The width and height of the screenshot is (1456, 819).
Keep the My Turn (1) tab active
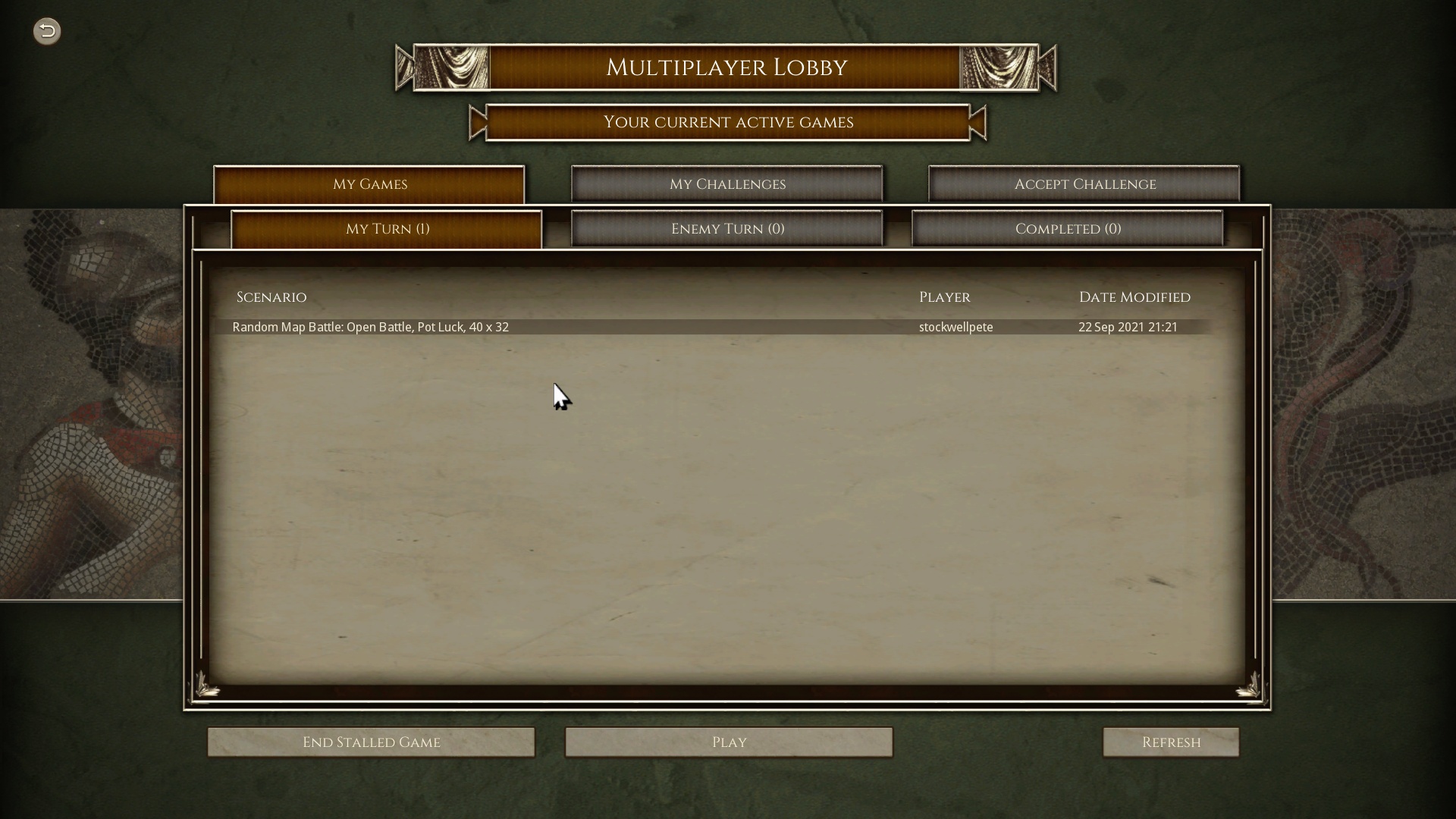click(387, 229)
